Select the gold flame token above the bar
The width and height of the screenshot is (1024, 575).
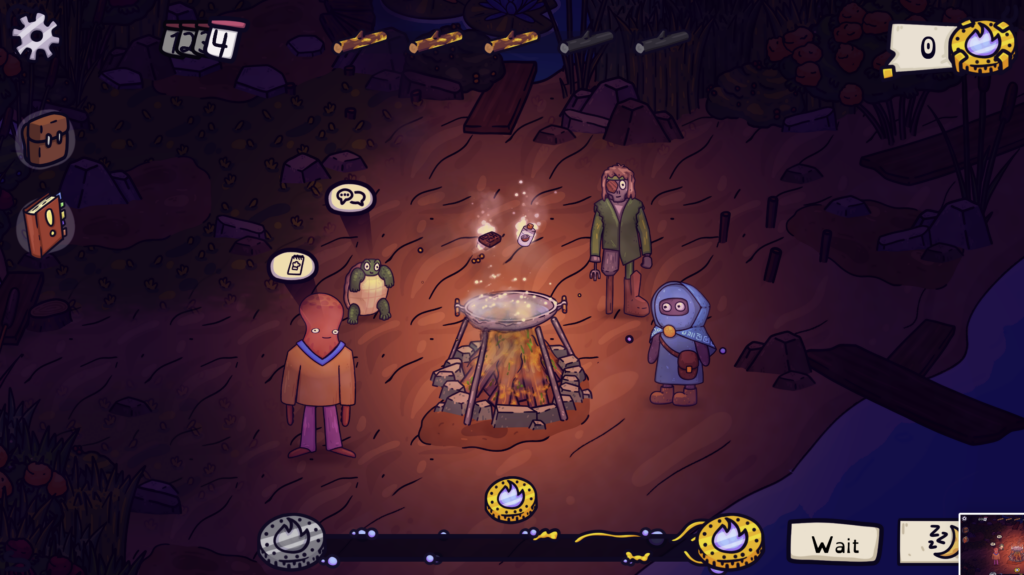[x=511, y=498]
